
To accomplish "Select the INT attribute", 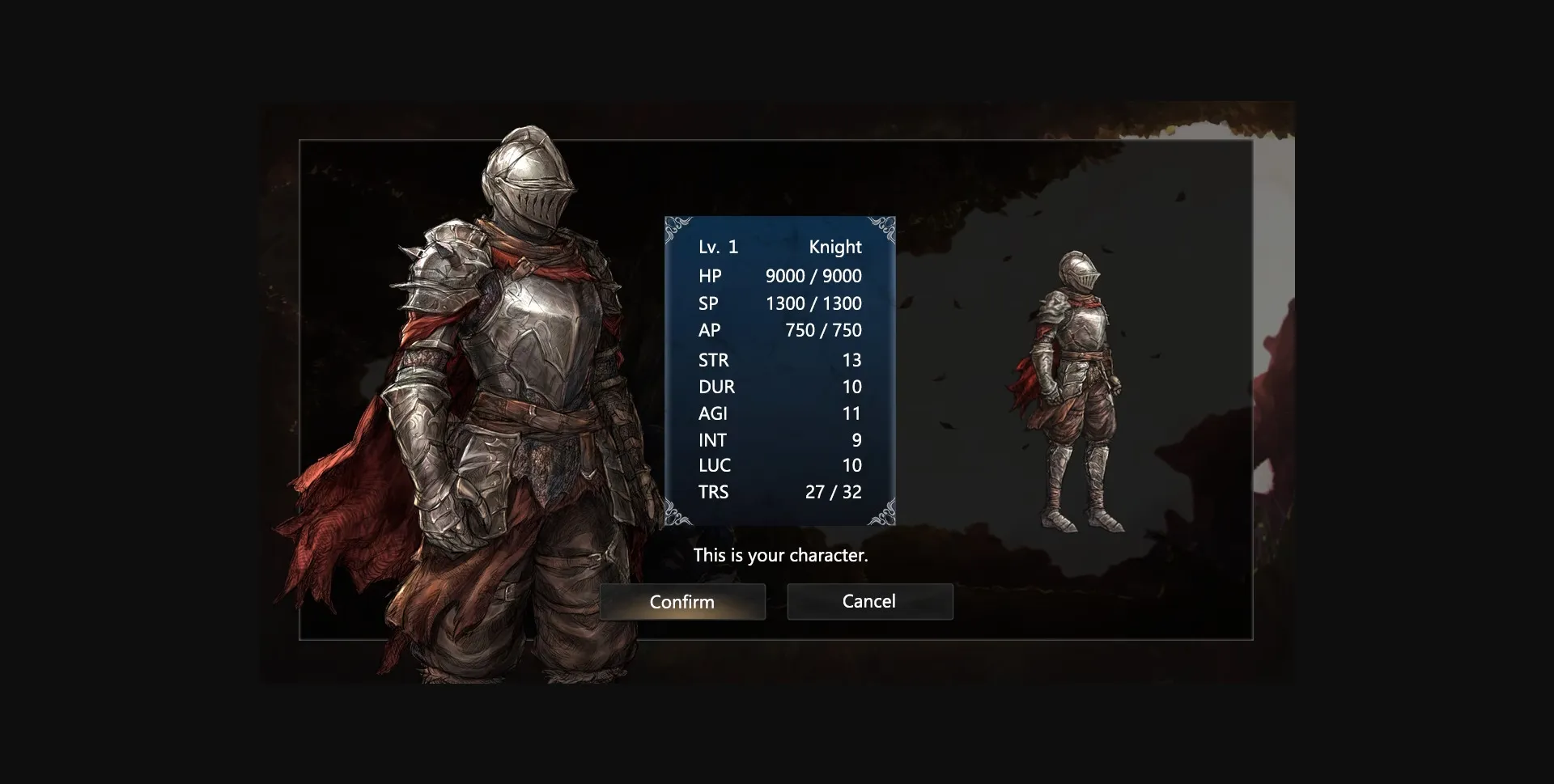I will click(712, 440).
